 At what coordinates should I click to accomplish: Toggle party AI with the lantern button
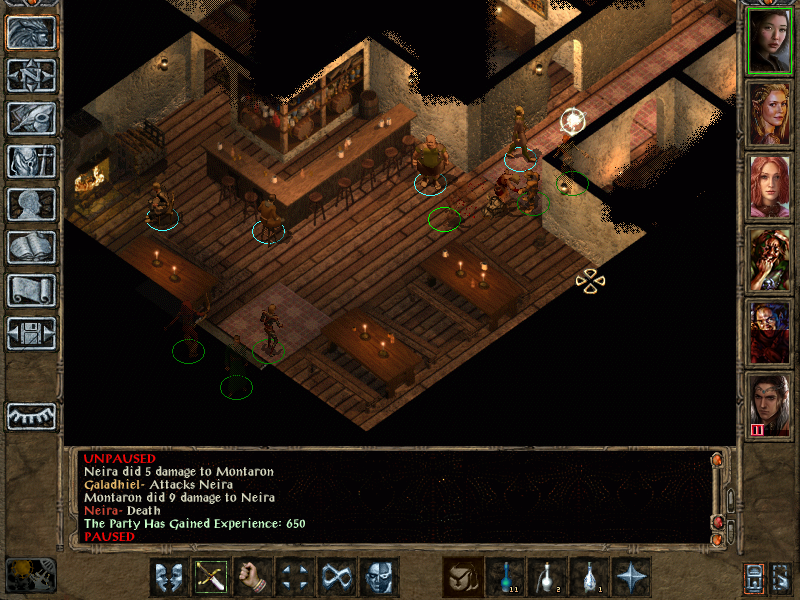(754, 577)
